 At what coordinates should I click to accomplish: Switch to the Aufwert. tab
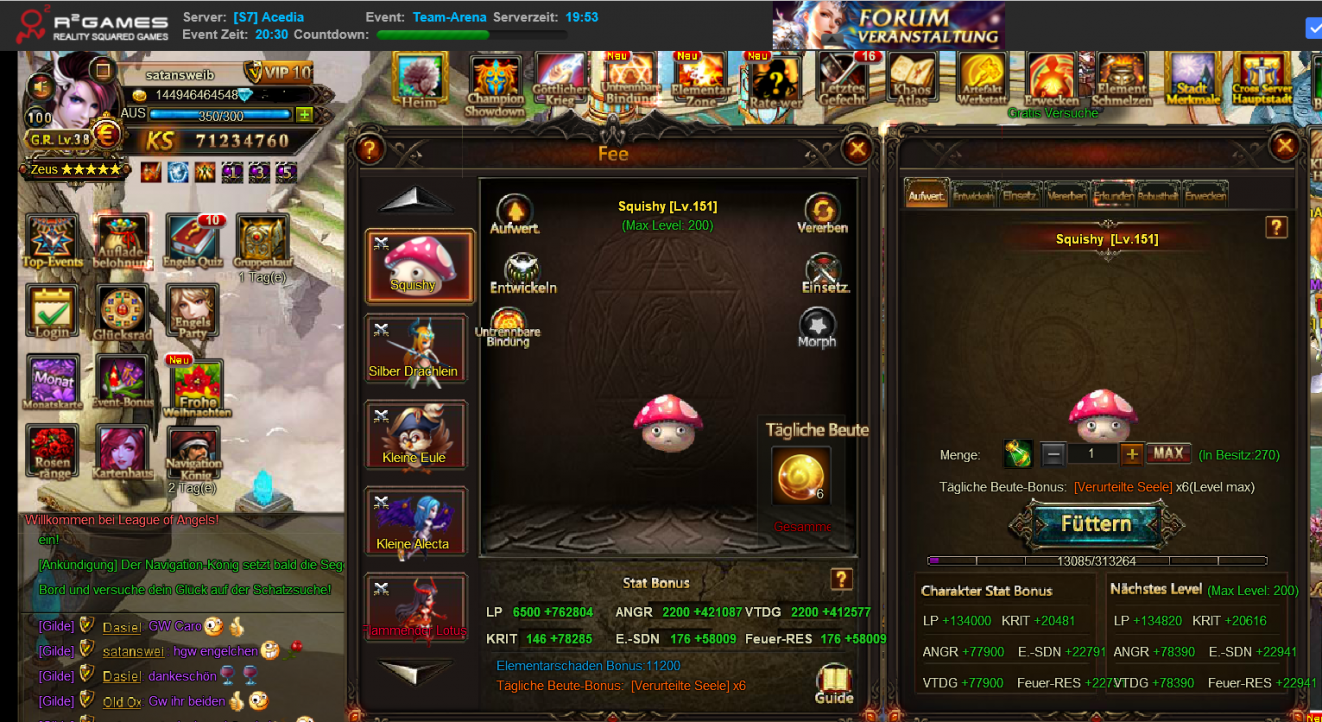[926, 194]
